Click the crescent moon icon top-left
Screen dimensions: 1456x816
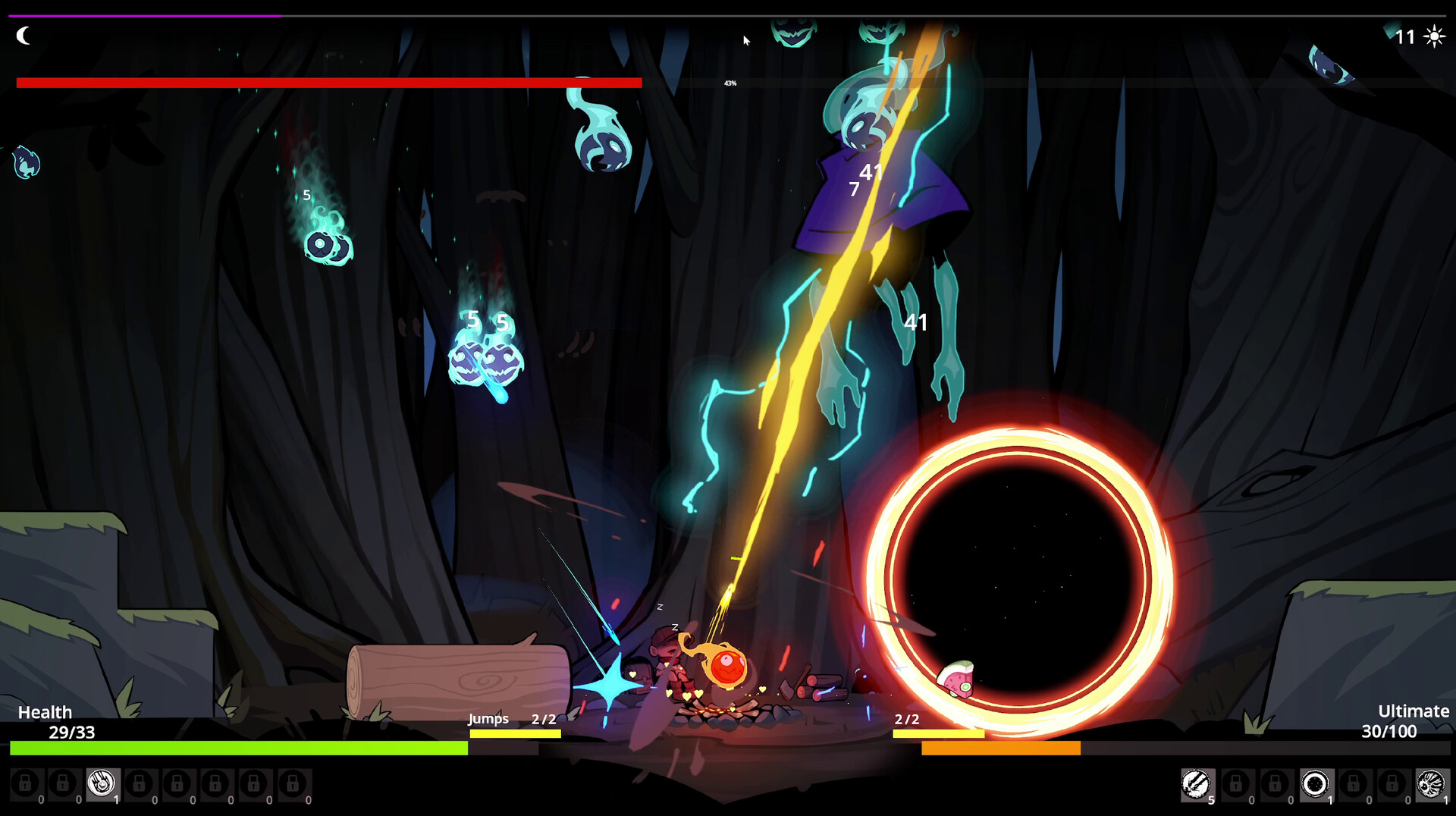point(24,35)
